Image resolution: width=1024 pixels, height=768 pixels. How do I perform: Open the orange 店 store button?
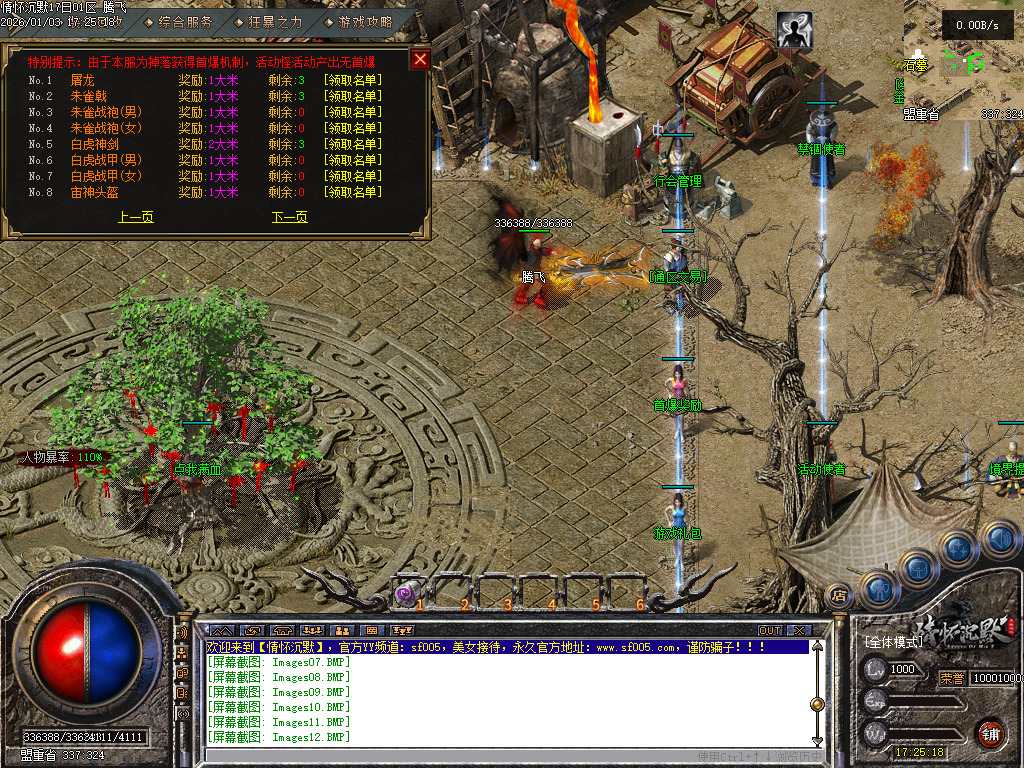[839, 596]
